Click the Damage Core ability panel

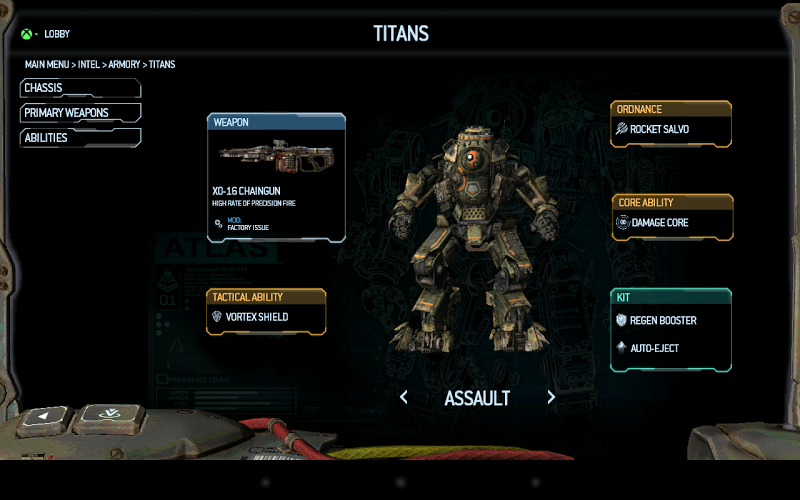point(671,223)
